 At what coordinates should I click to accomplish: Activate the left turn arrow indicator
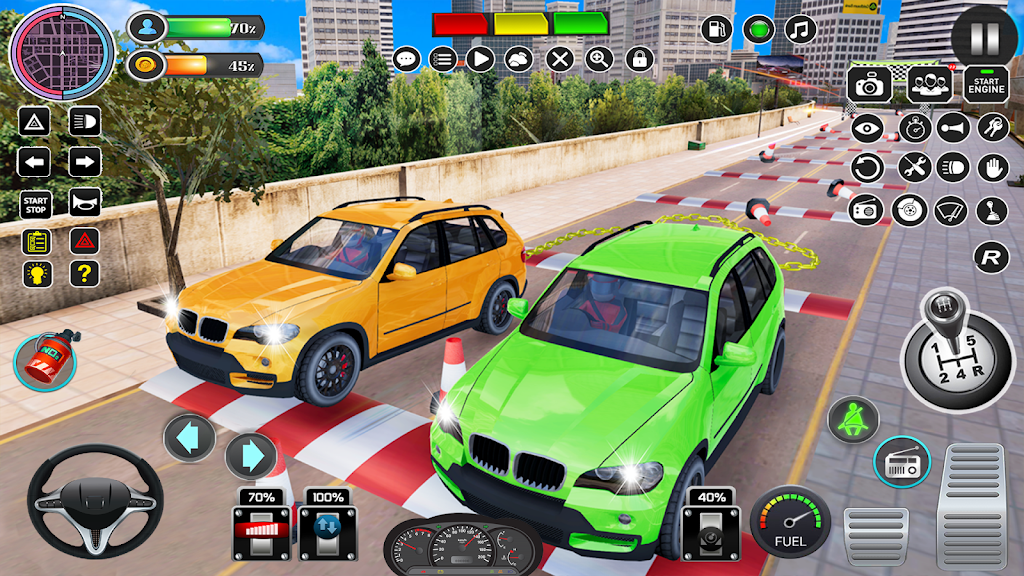(34, 162)
